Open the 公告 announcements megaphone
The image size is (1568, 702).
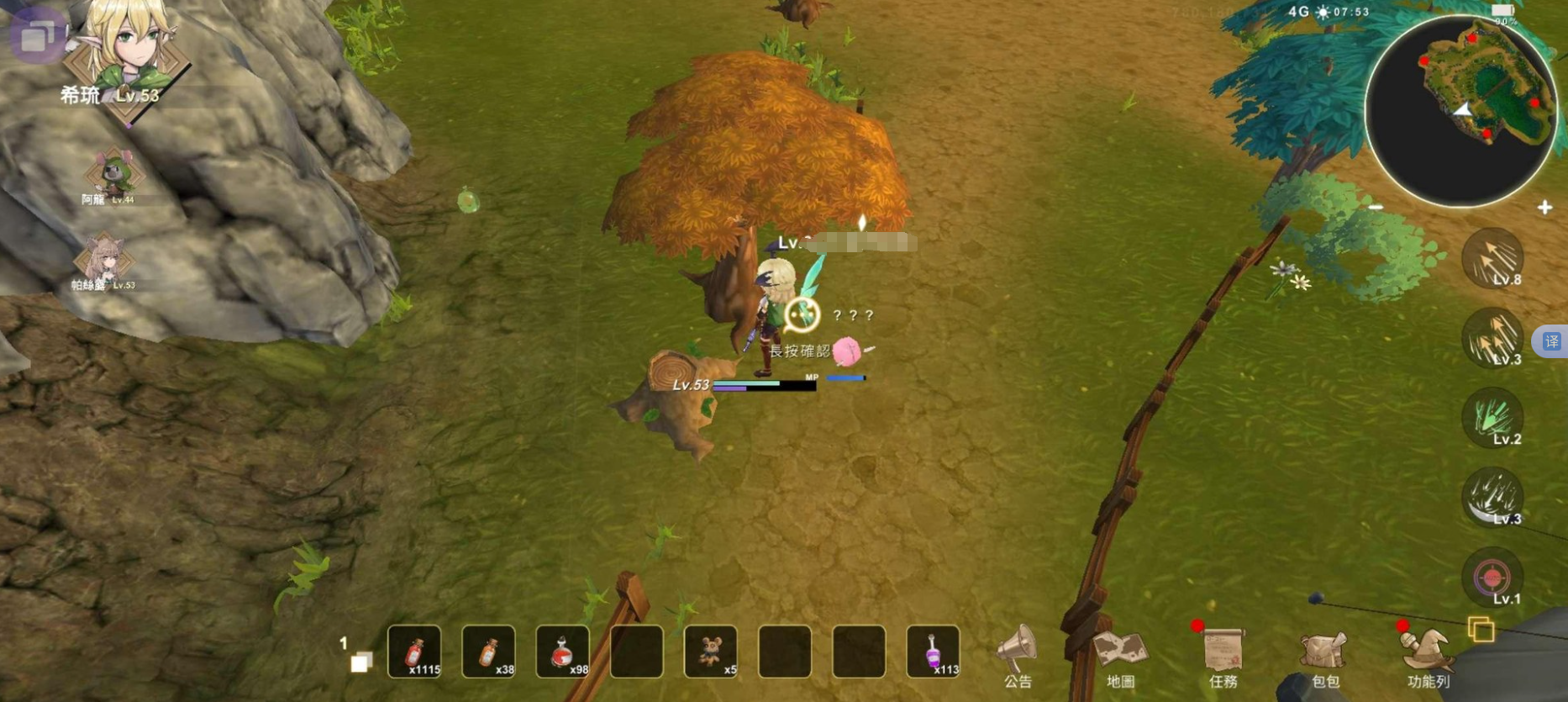(1017, 654)
